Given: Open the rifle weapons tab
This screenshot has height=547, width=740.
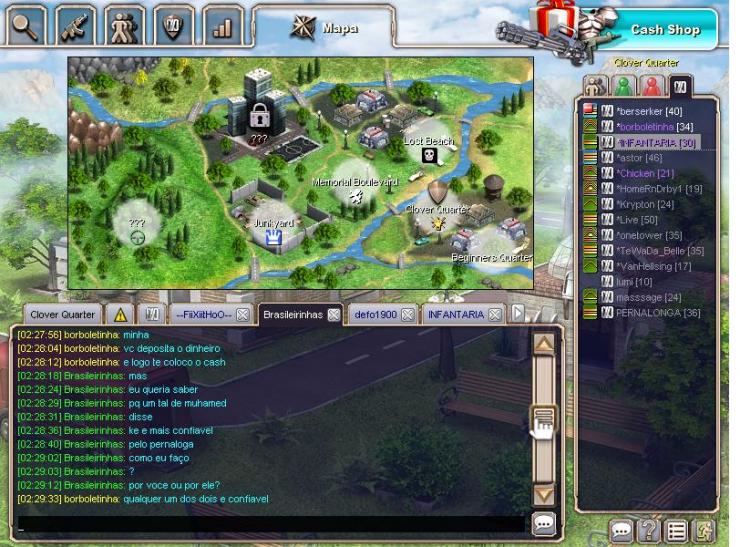Looking at the screenshot, I should click(x=75, y=25).
